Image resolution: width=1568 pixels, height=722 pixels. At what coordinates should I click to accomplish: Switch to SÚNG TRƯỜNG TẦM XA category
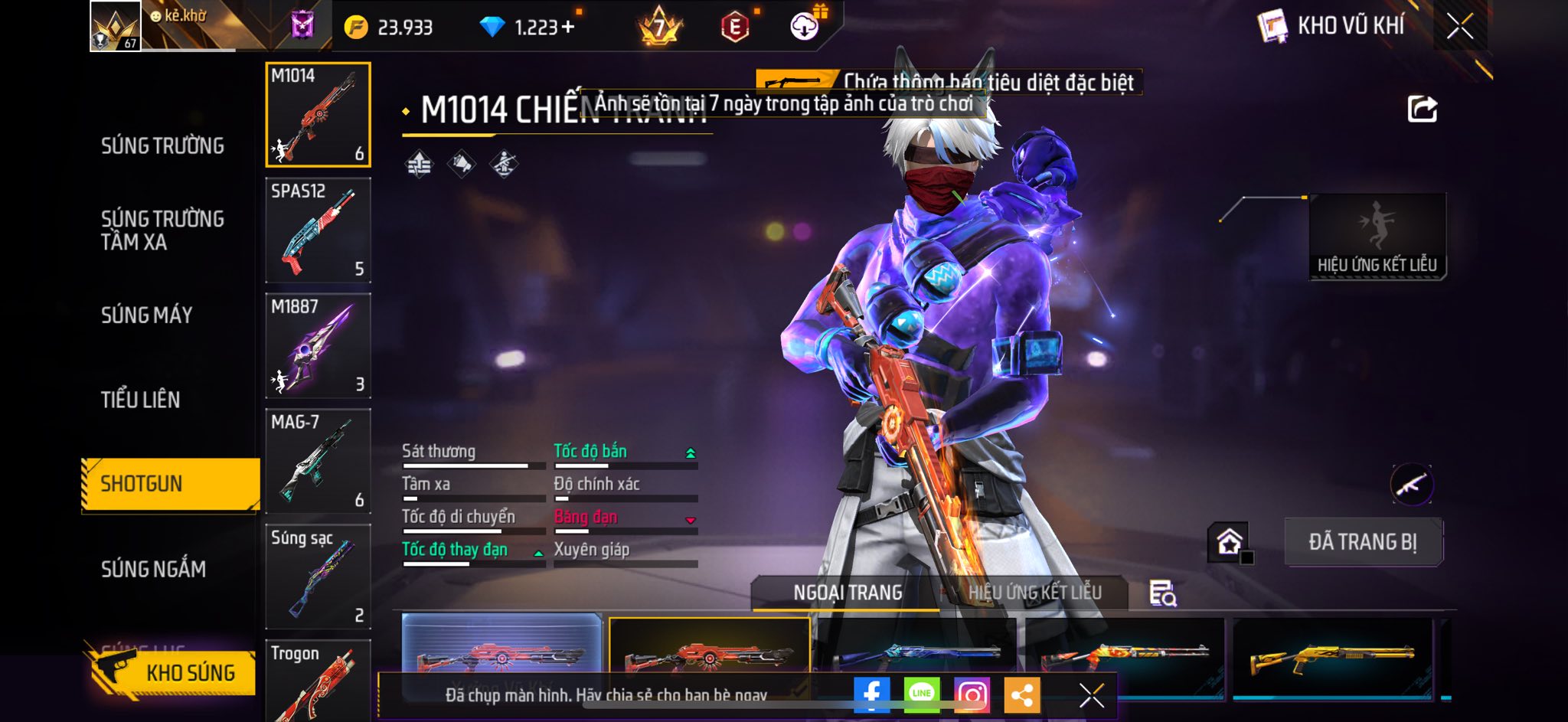pos(162,230)
